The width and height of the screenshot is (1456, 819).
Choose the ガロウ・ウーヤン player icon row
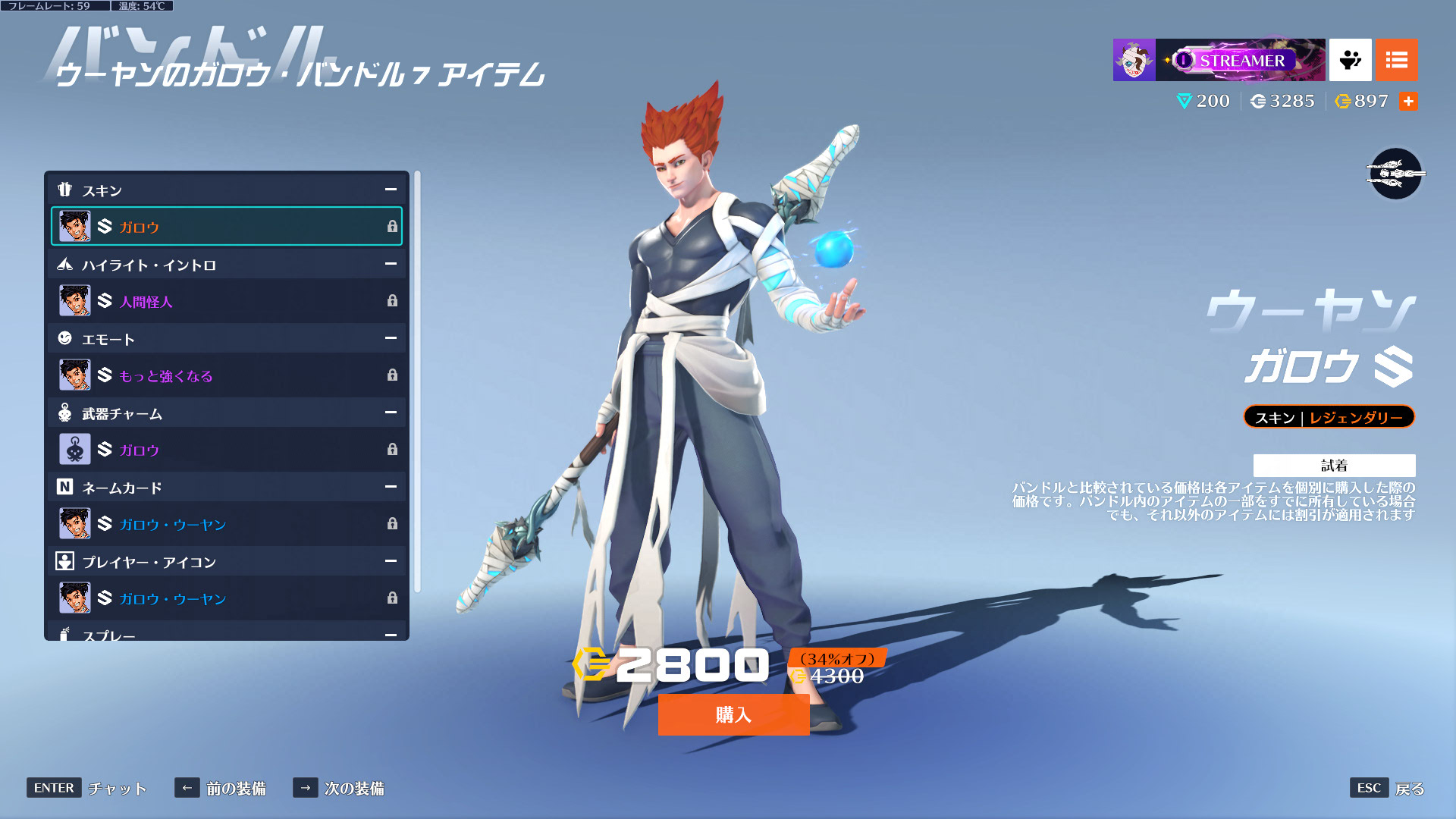point(226,598)
